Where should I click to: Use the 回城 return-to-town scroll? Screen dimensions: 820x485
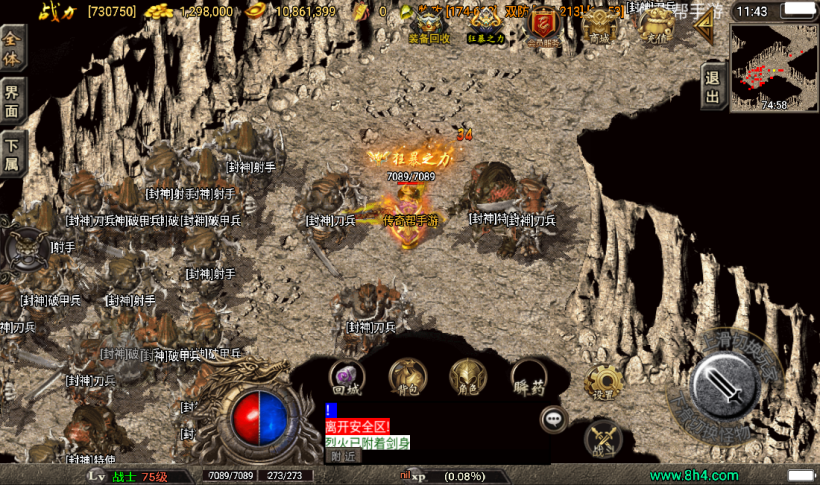click(347, 377)
